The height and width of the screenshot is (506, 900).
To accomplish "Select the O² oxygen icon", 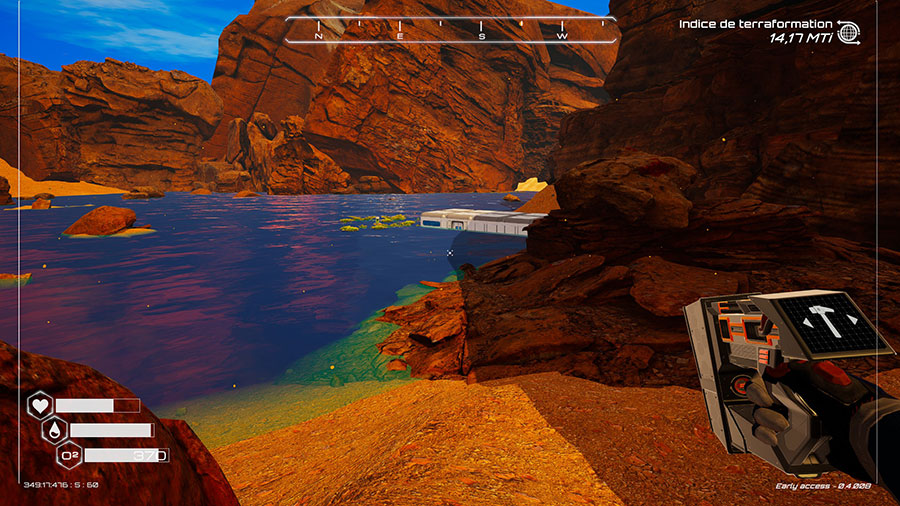I will click(x=71, y=455).
